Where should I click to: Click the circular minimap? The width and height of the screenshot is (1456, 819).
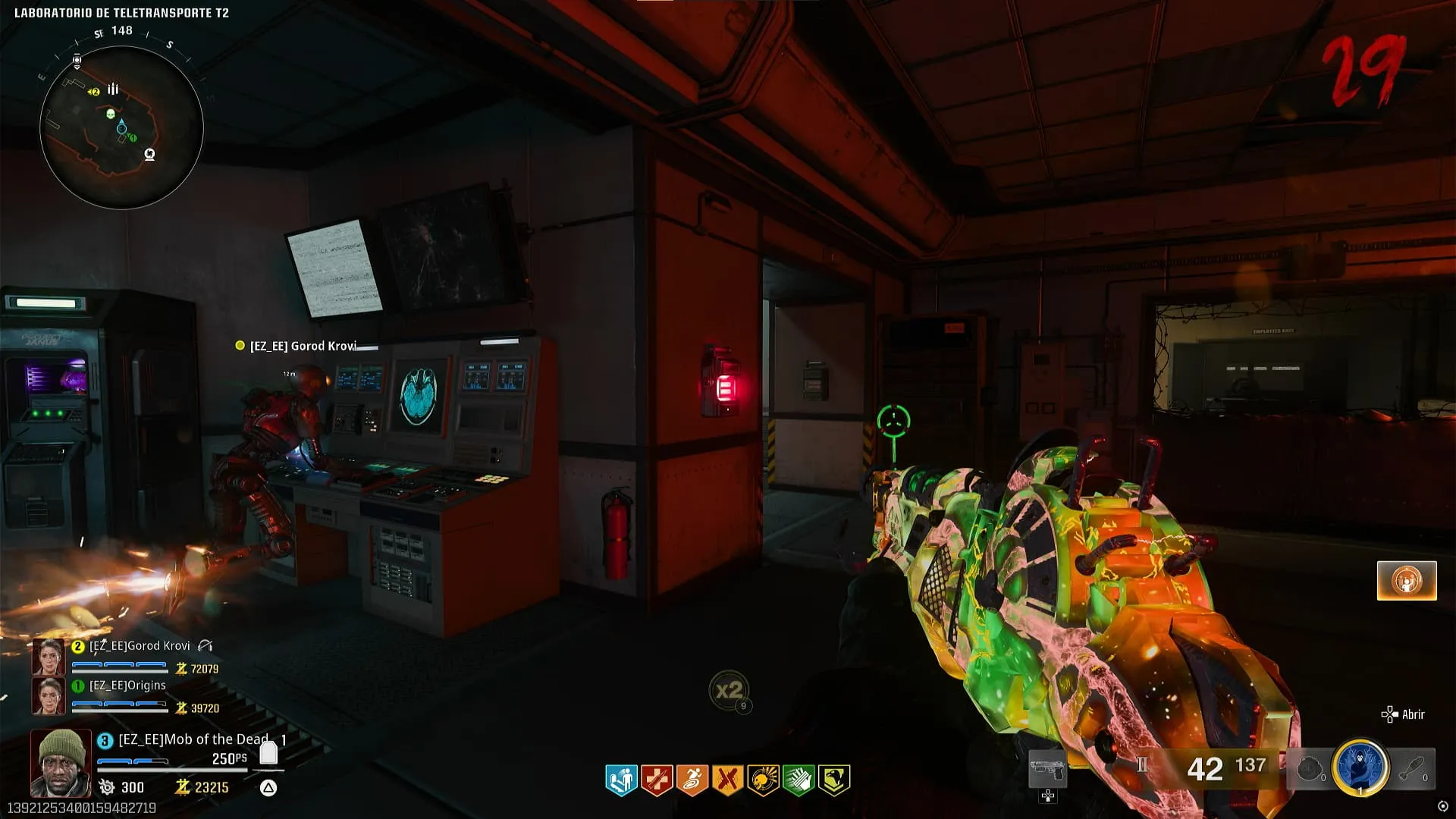121,127
